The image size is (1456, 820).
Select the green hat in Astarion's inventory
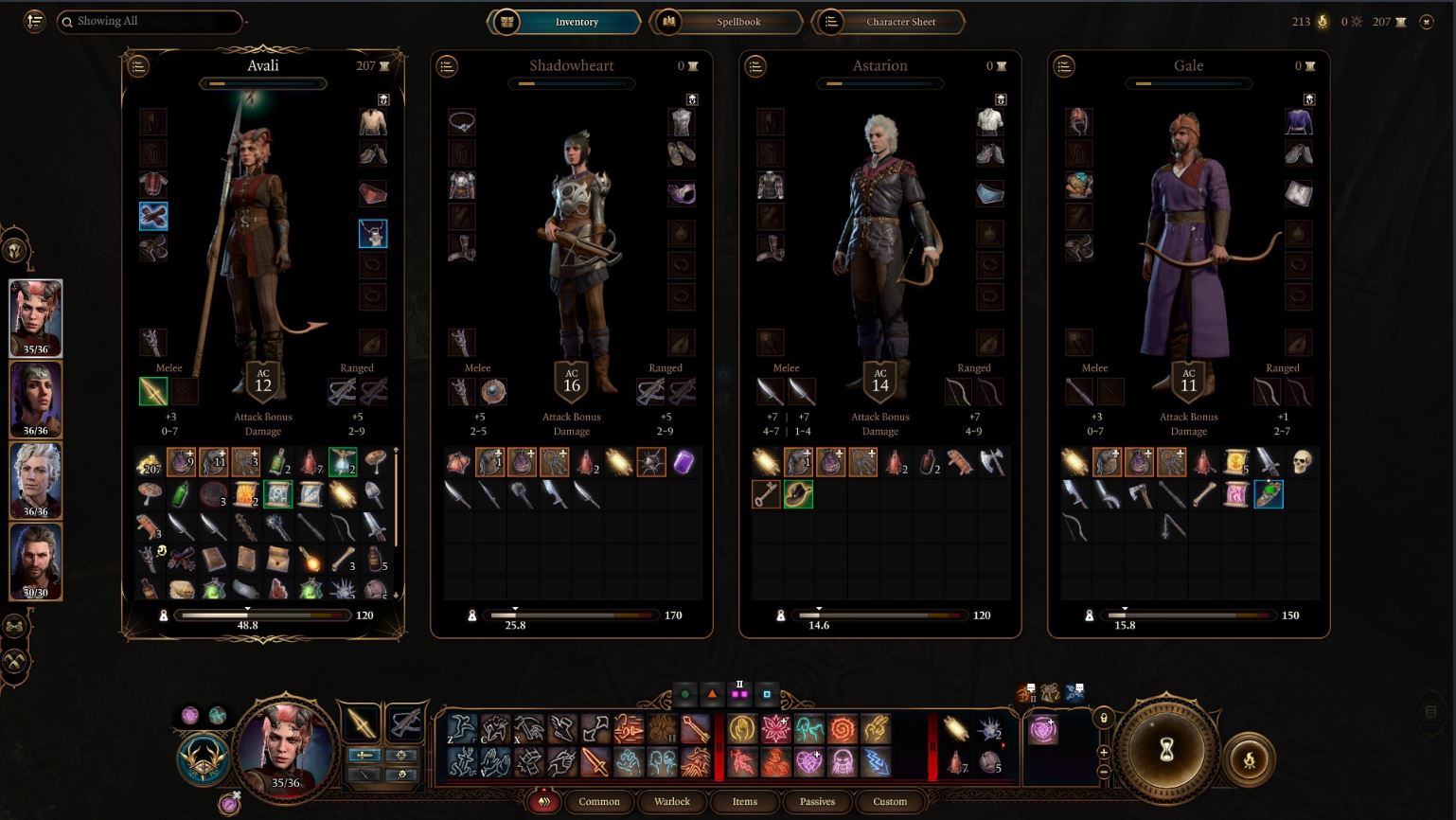[x=798, y=494]
